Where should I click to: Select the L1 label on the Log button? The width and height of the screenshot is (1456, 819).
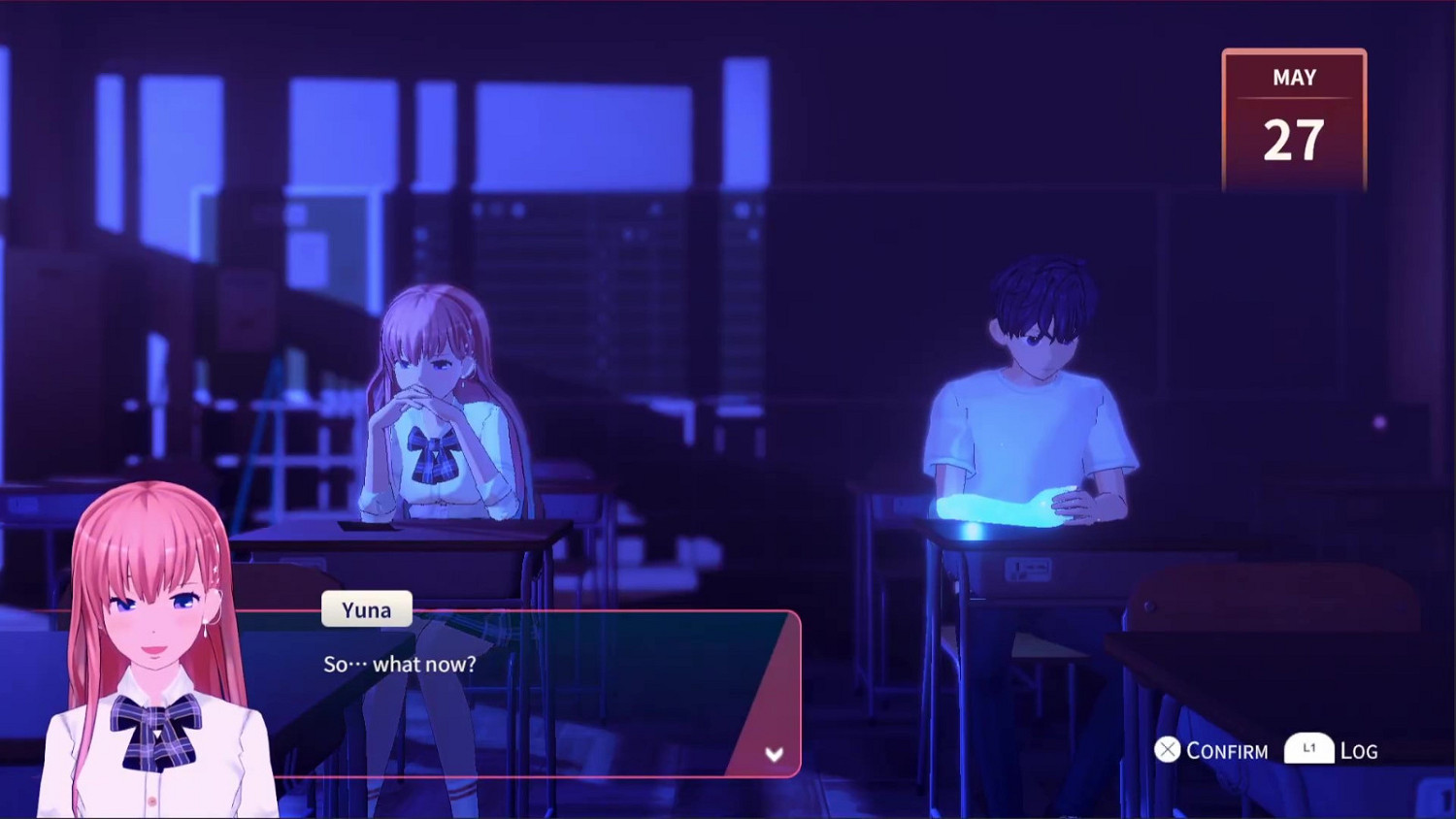click(1307, 748)
